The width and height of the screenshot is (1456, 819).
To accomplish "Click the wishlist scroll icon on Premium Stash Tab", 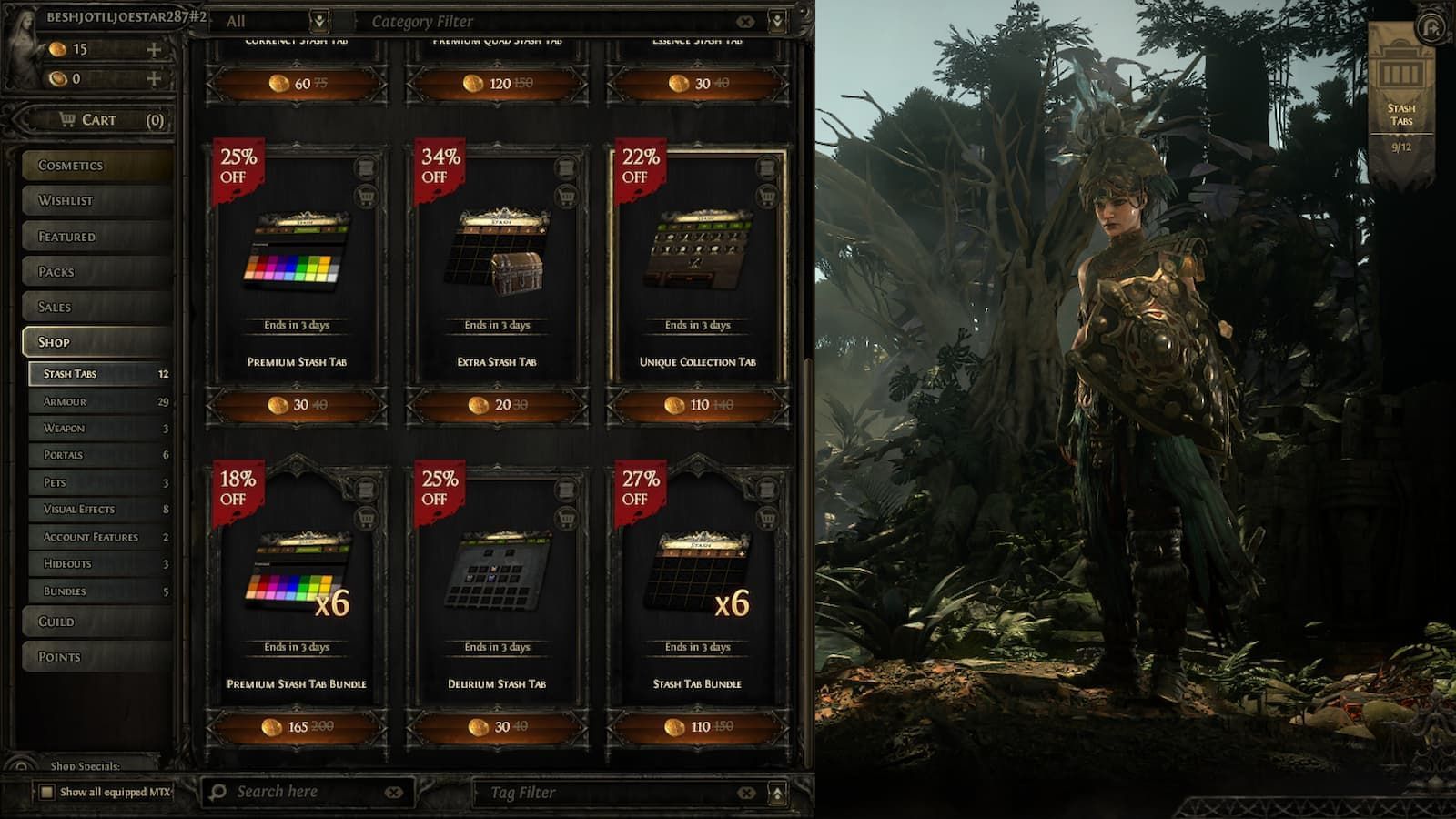I will pyautogui.click(x=366, y=167).
